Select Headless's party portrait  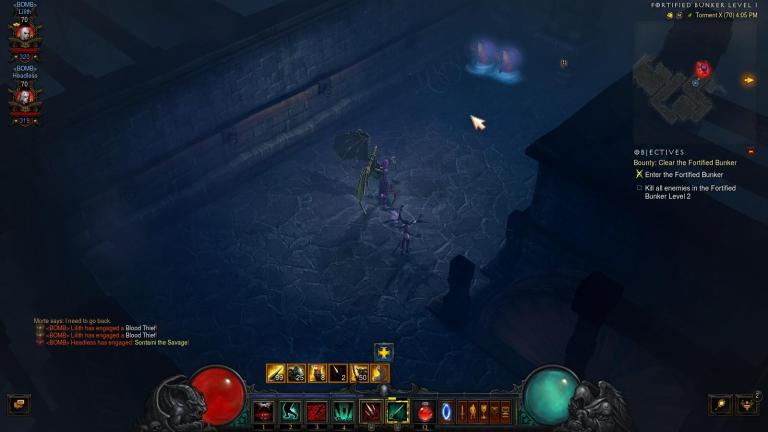click(24, 97)
